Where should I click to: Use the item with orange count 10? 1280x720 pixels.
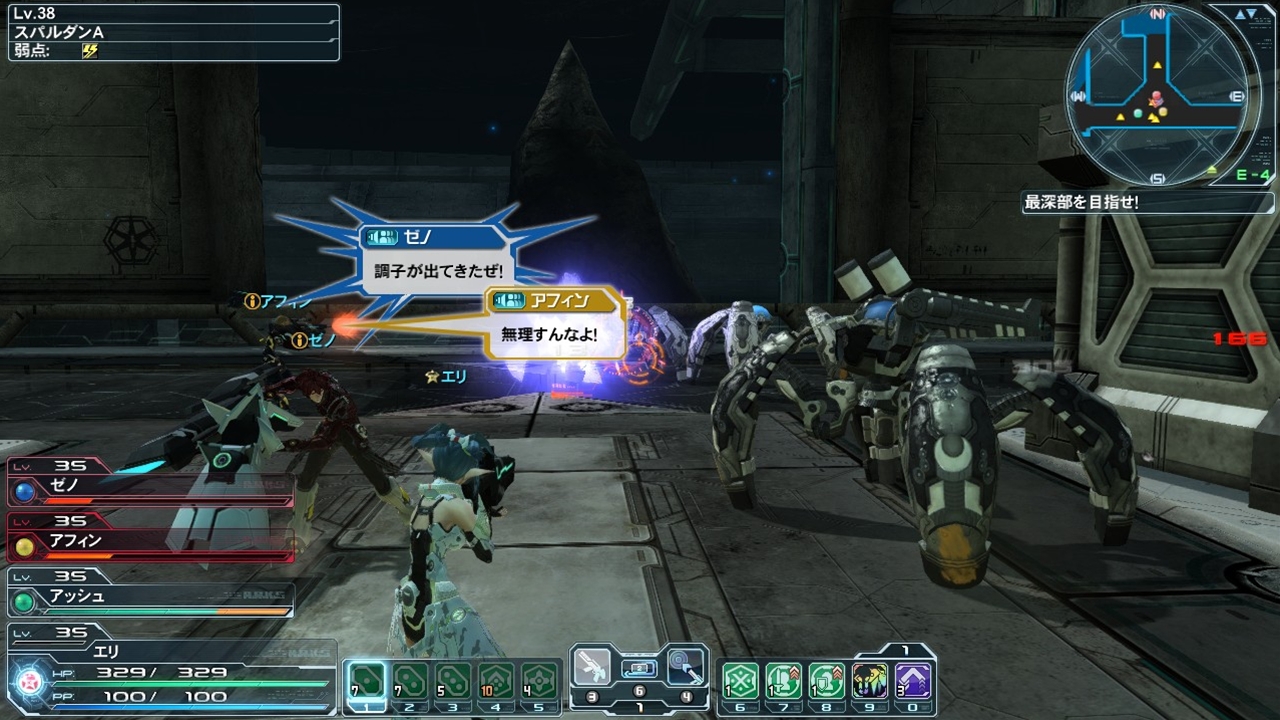click(496, 681)
